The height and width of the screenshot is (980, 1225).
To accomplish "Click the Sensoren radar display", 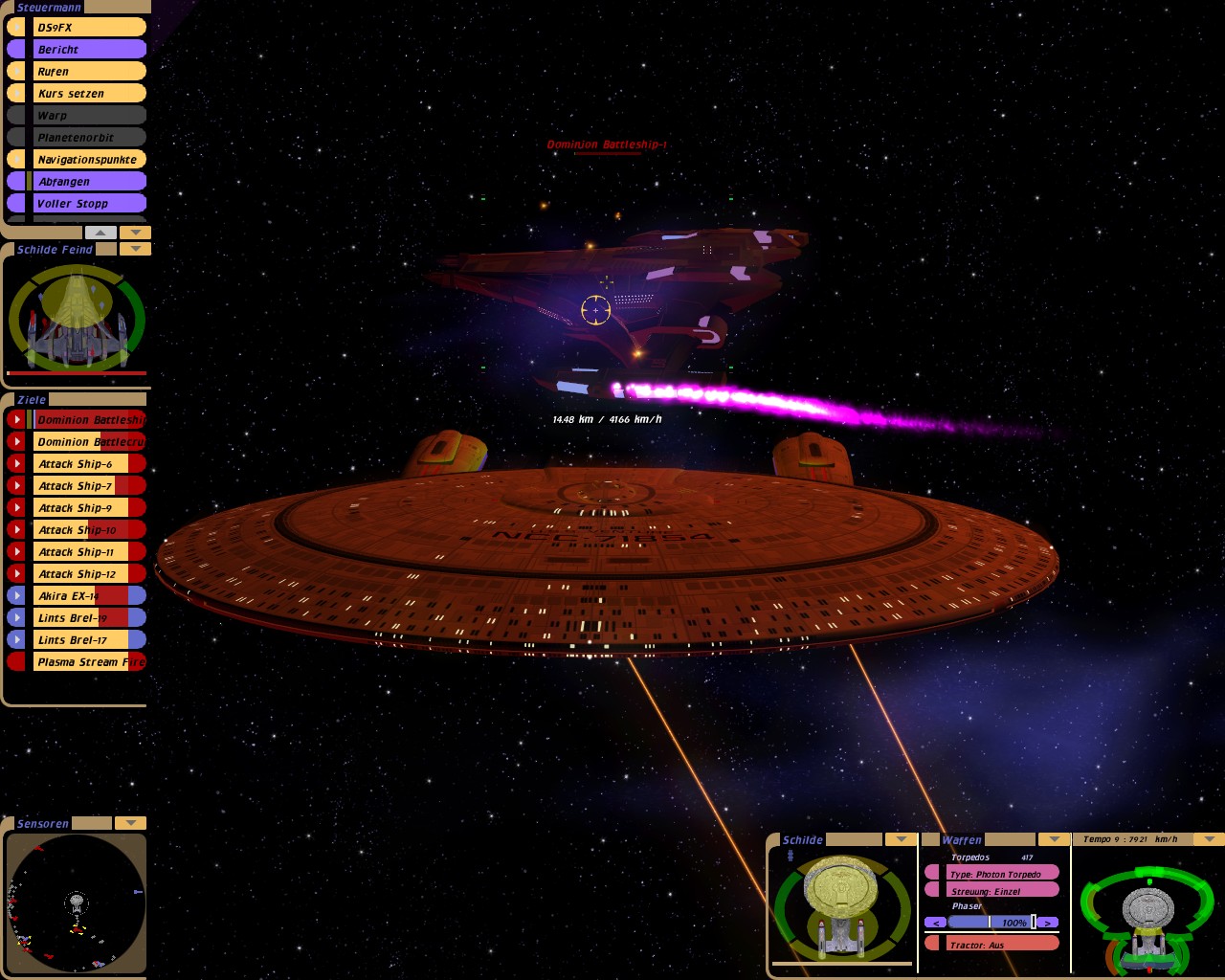I will [x=76, y=903].
